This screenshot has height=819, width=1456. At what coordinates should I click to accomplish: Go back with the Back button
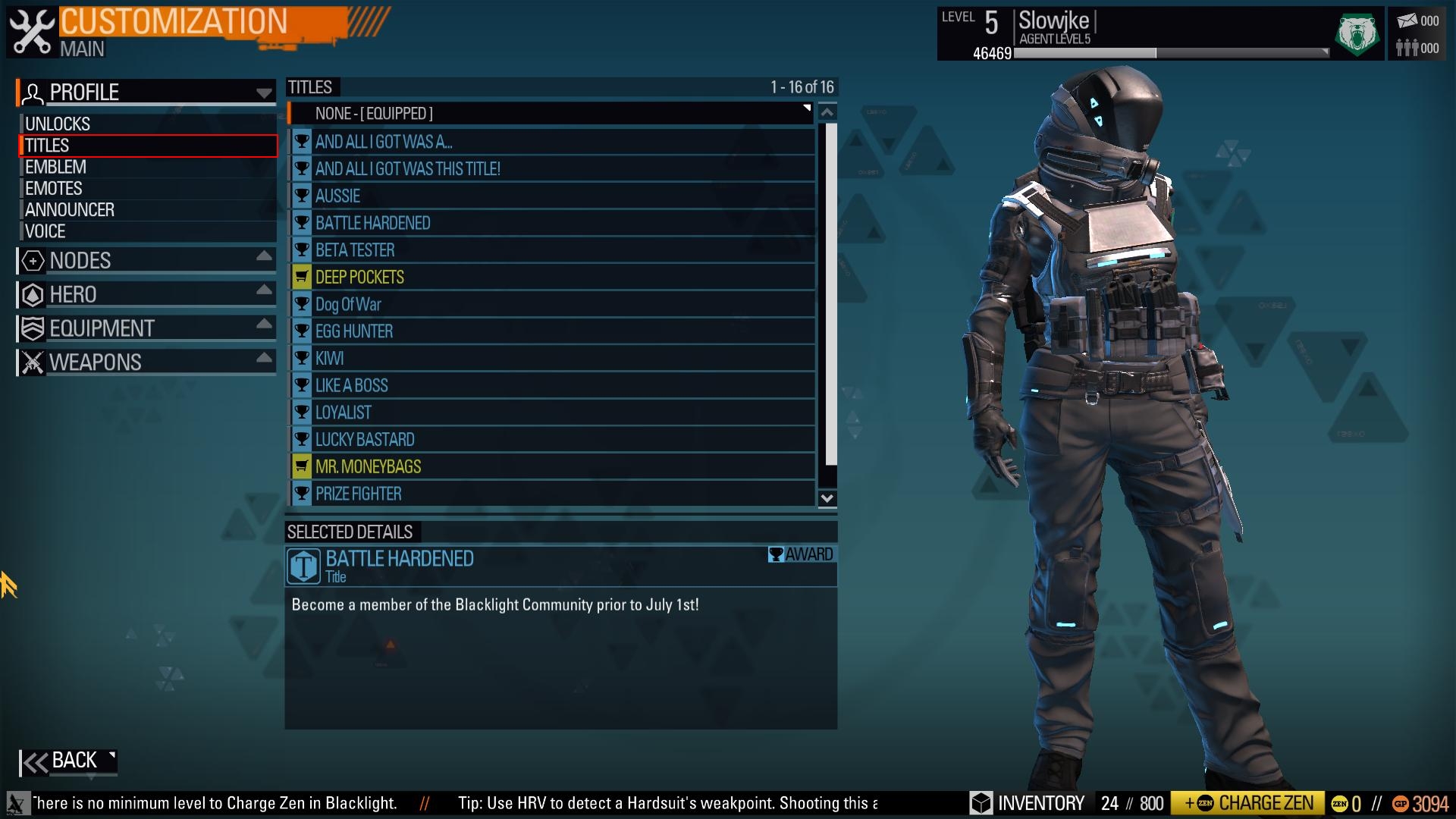[68, 761]
